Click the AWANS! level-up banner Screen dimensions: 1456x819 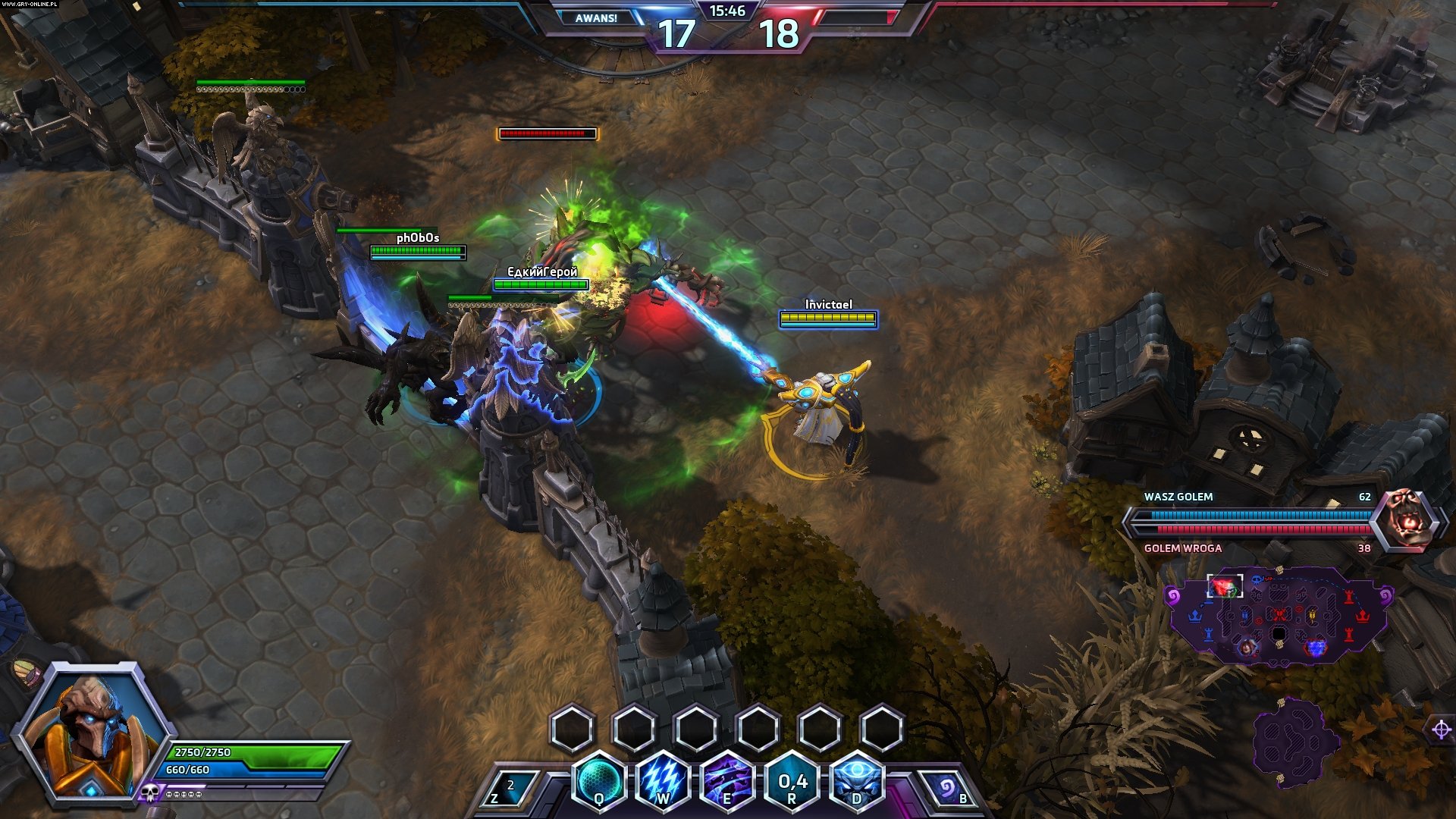[x=596, y=18]
